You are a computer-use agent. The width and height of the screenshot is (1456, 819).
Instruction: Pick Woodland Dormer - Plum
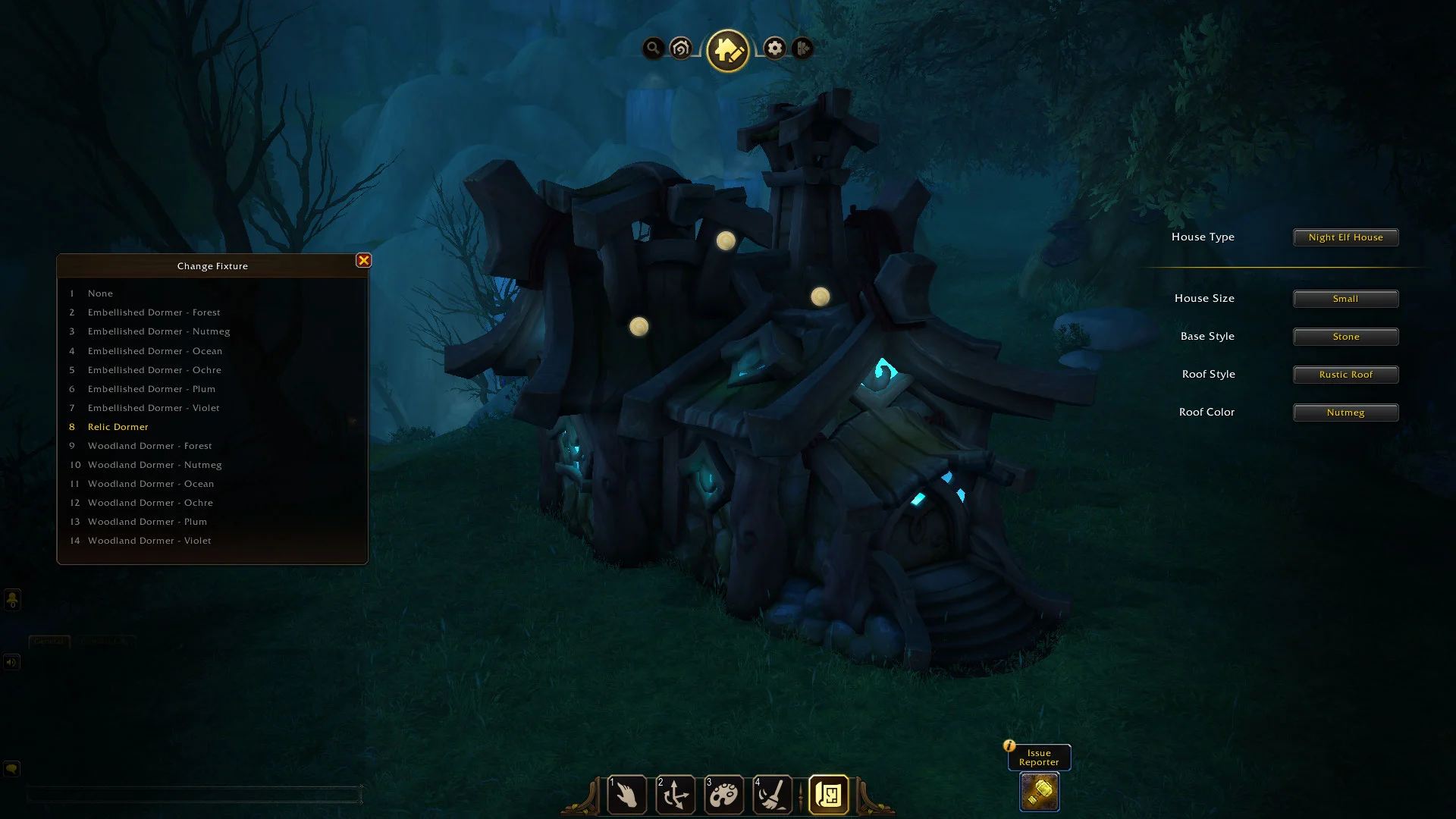pyautogui.click(x=147, y=522)
